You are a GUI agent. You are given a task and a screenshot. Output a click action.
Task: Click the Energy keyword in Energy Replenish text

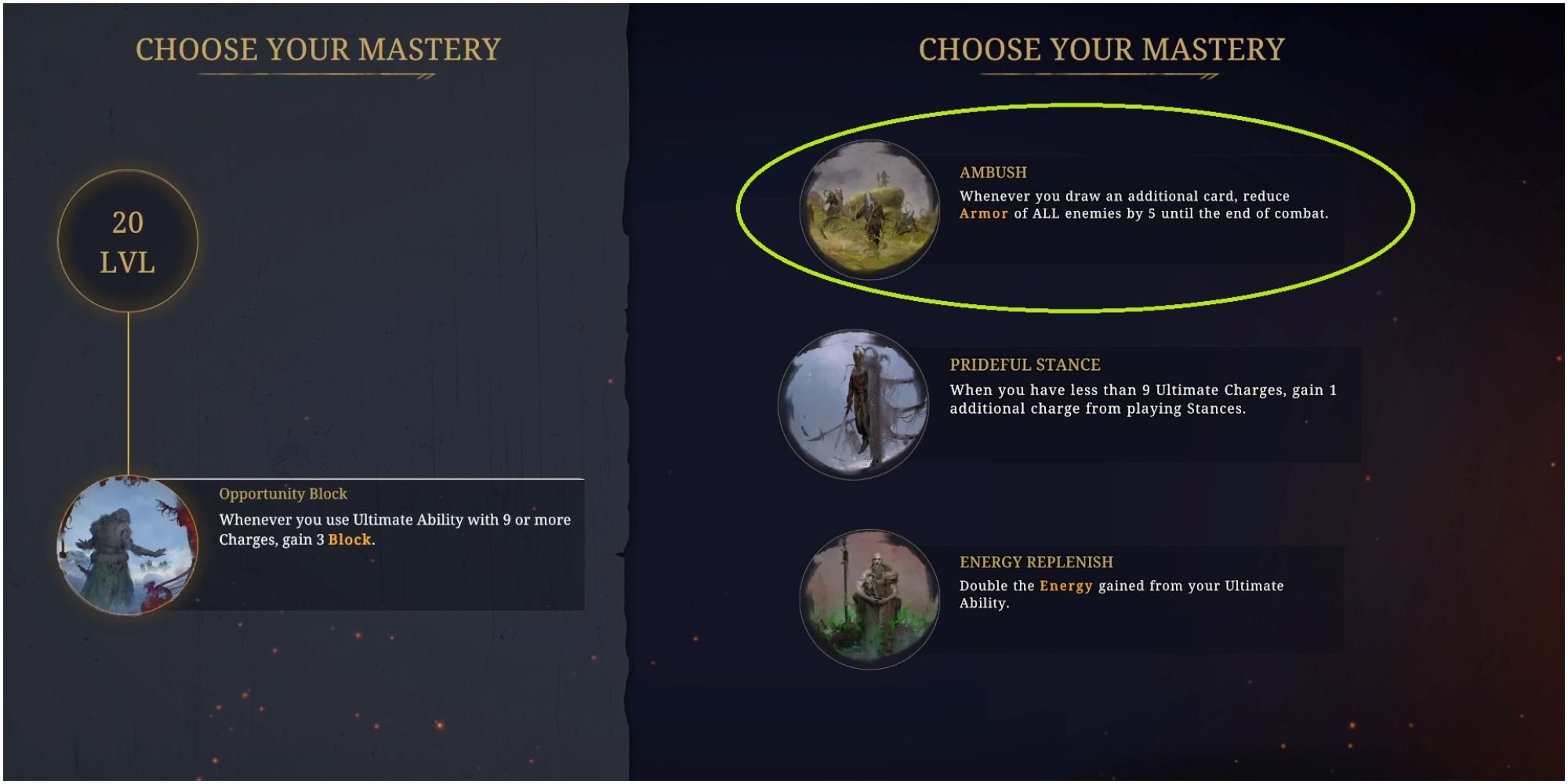tap(1065, 585)
